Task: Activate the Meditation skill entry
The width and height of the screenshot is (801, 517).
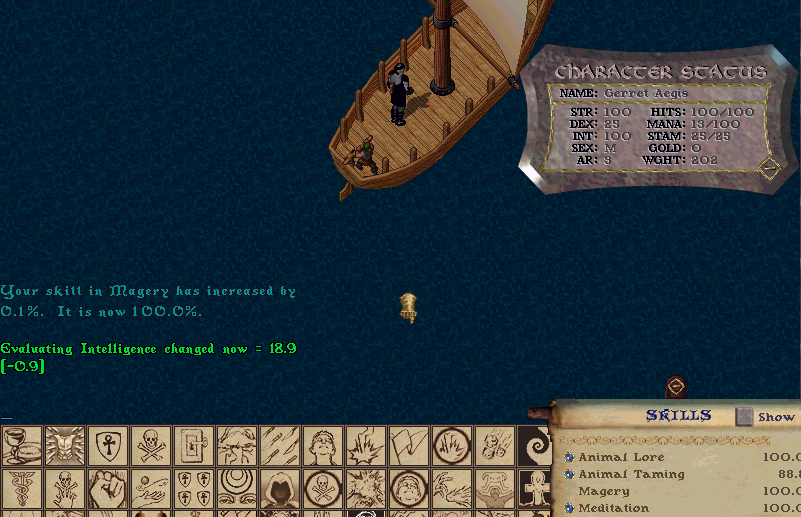Action: [x=615, y=508]
